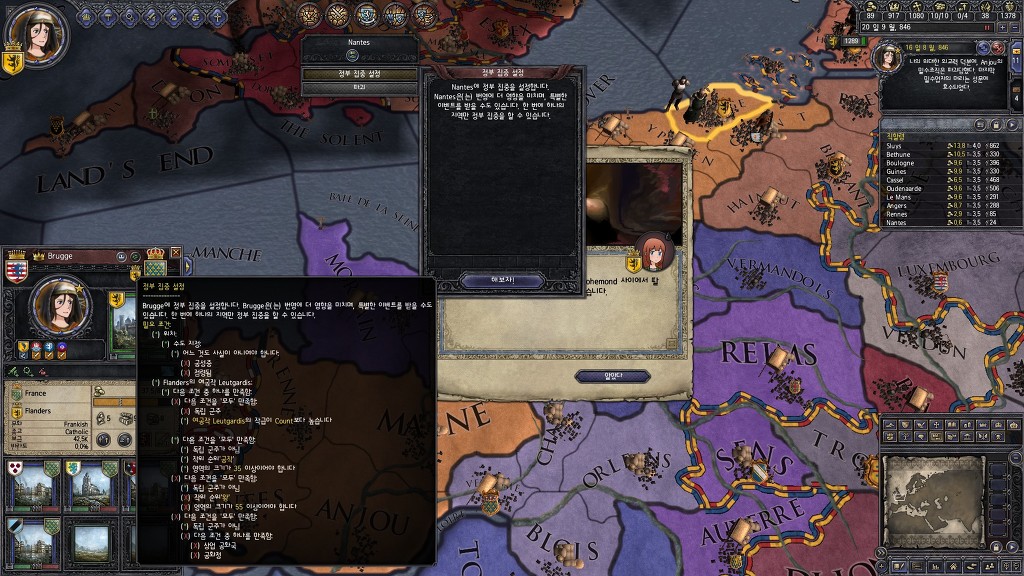Choose the top option under the Nantes header
The height and width of the screenshot is (576, 1024).
click(x=359, y=74)
